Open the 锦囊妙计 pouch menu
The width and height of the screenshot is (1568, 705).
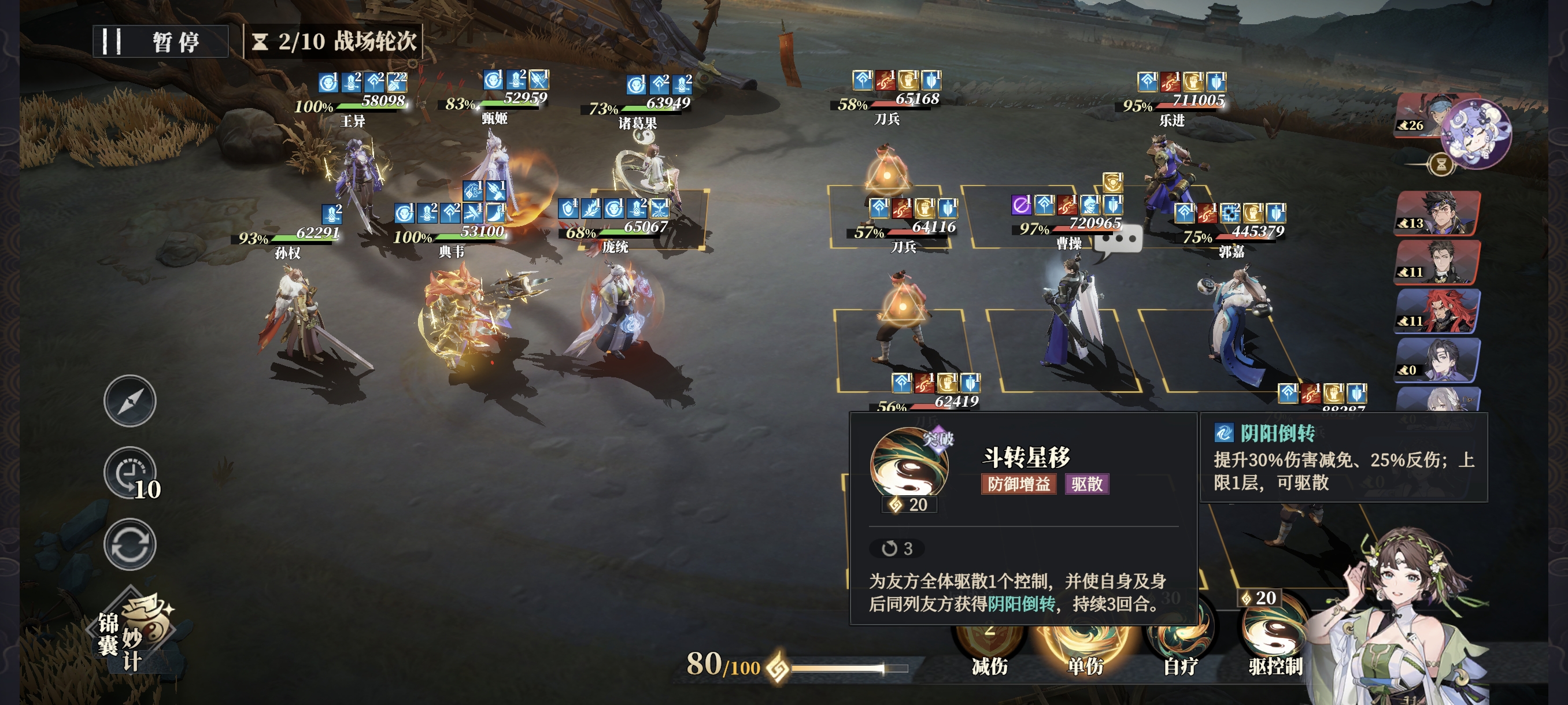tap(135, 633)
